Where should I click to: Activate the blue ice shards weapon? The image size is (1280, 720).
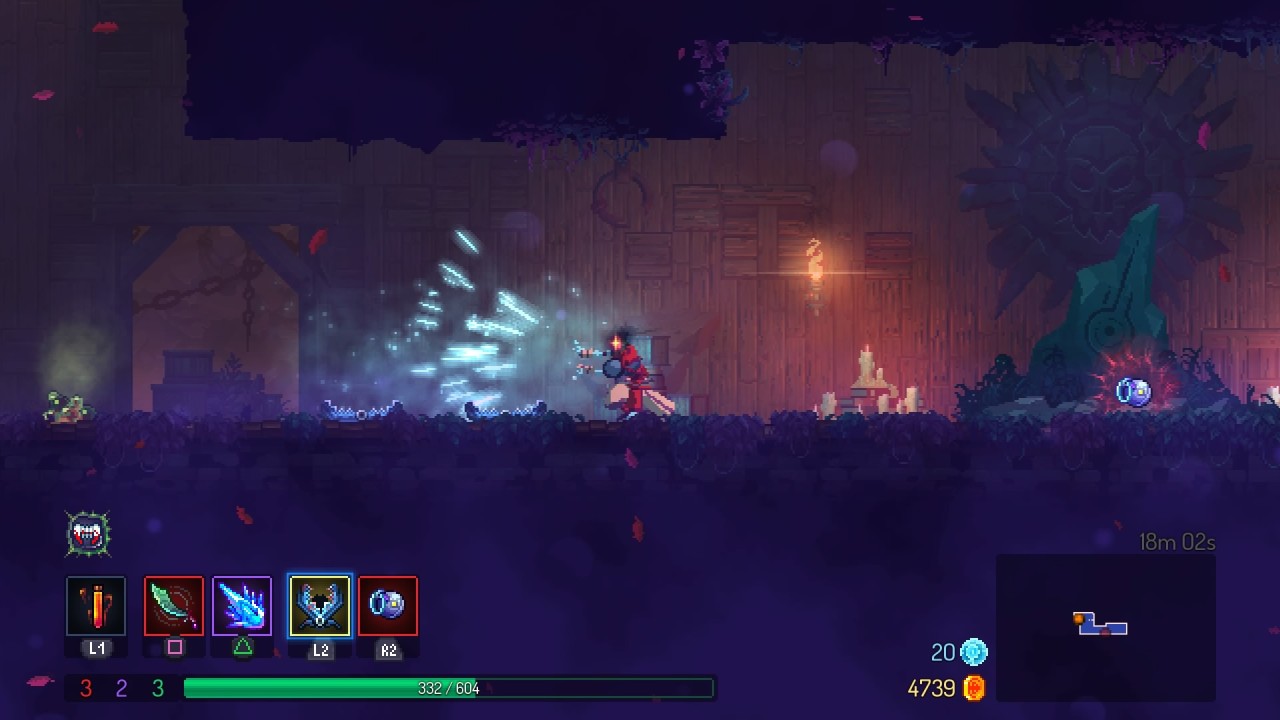coord(242,606)
